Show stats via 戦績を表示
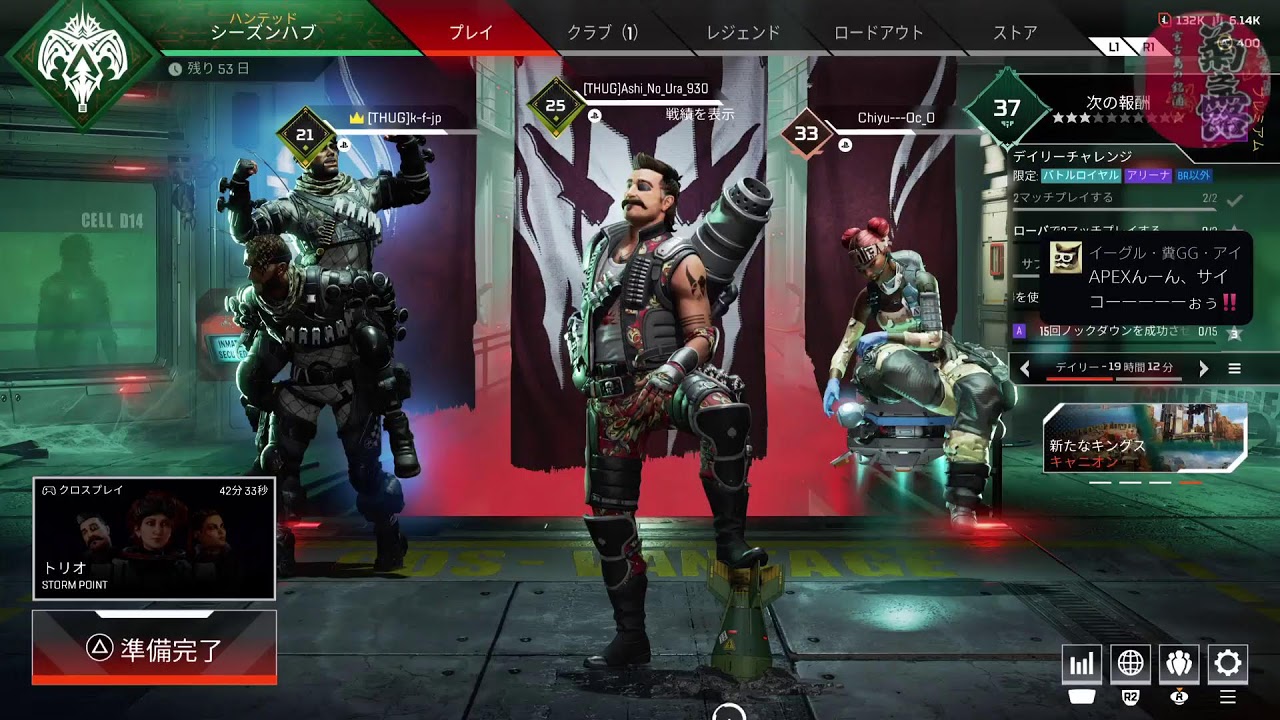The width and height of the screenshot is (1280, 720). pyautogui.click(x=700, y=114)
